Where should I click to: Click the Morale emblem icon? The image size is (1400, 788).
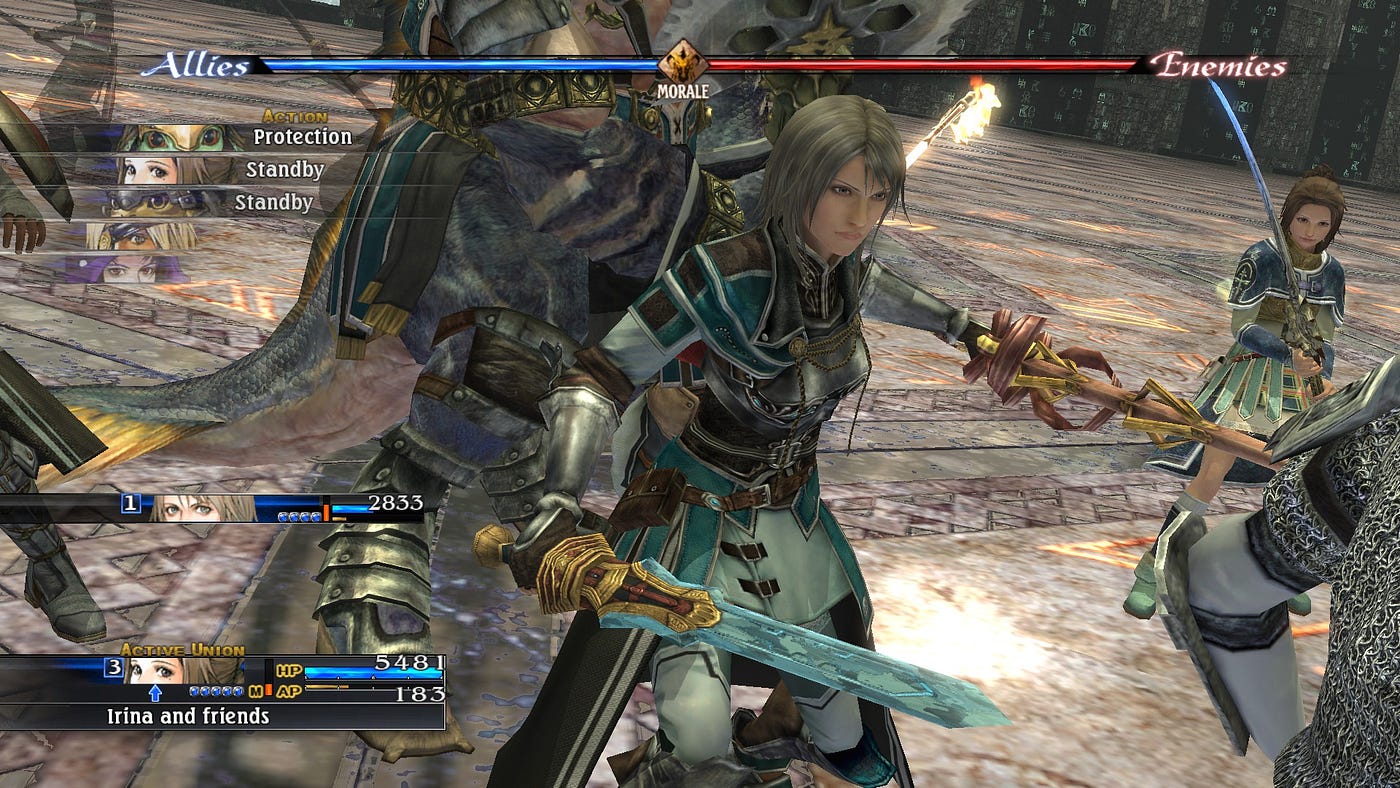click(682, 62)
